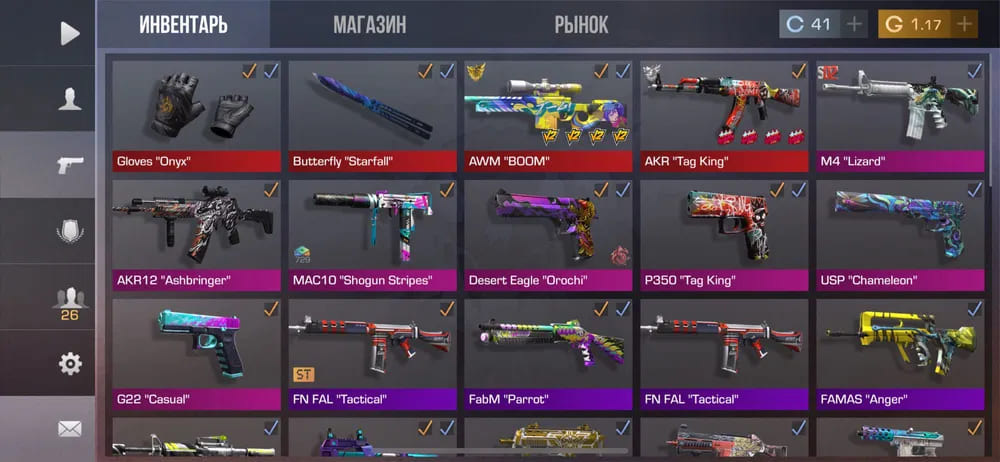Add more gold G currency
Viewport: 1000px width, 462px height.
coord(963,24)
